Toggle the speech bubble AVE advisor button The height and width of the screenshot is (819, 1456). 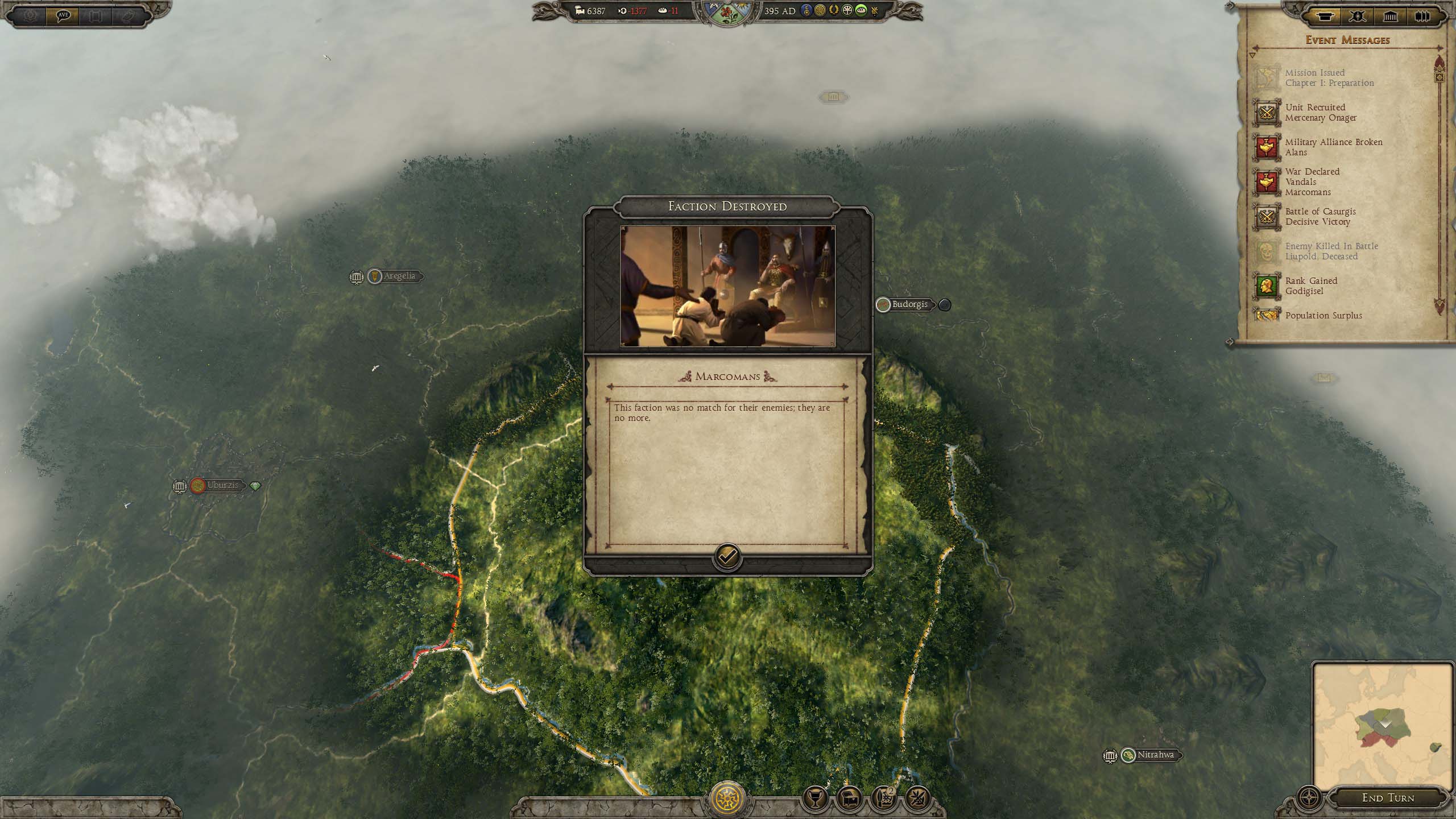(63, 15)
